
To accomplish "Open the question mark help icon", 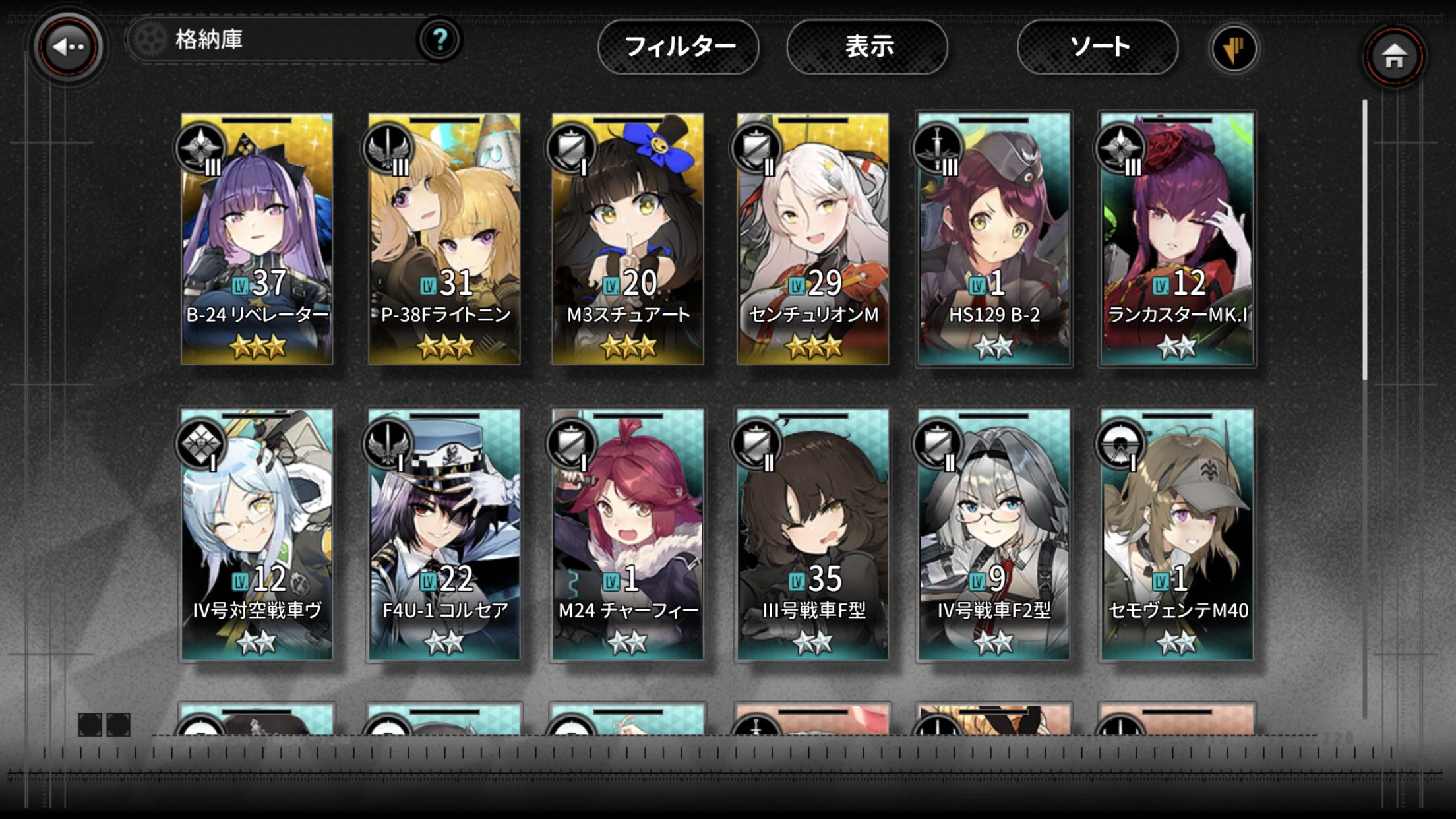I will click(x=440, y=40).
